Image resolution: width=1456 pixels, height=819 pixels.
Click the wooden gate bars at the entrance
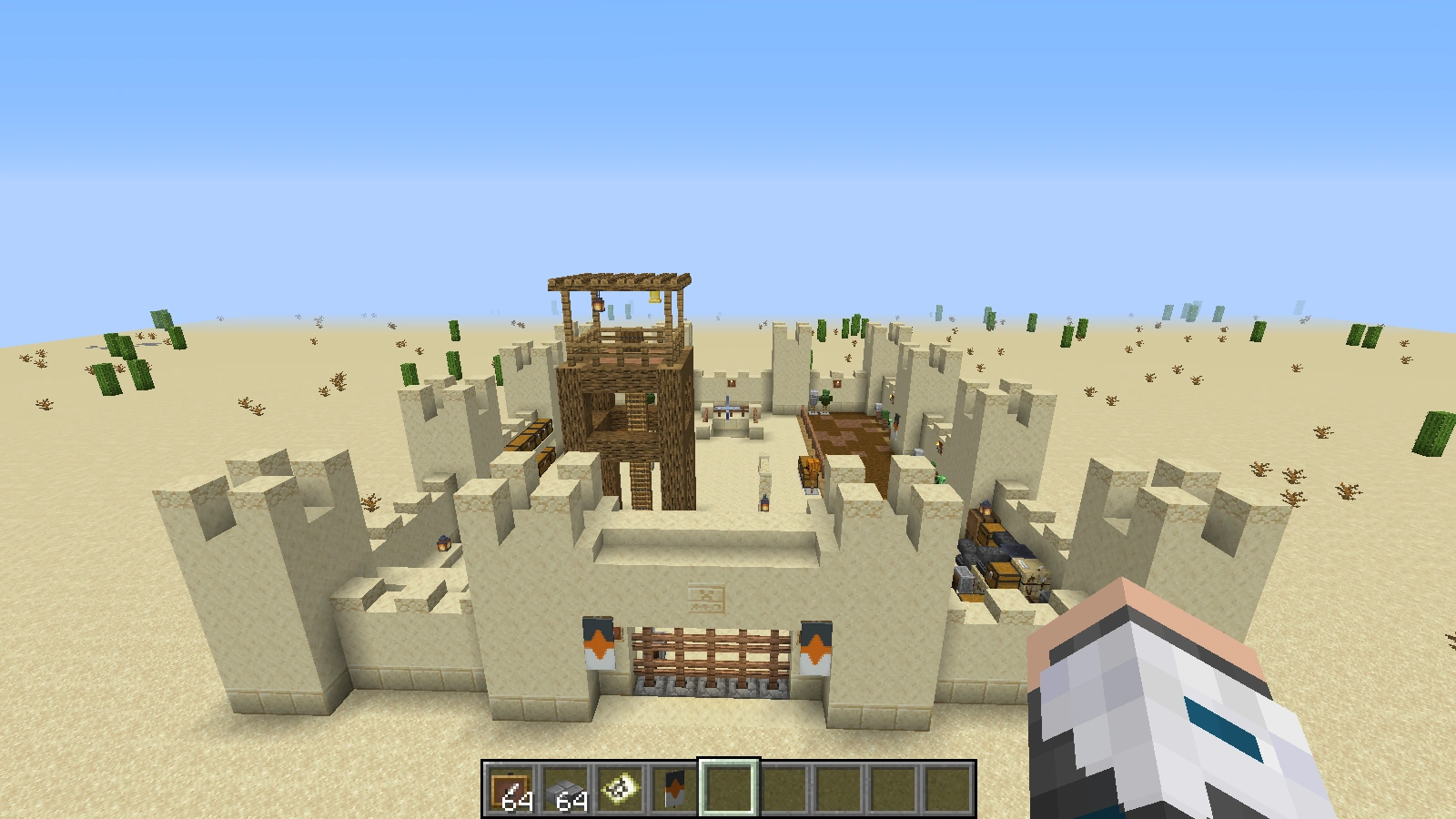(x=710, y=652)
